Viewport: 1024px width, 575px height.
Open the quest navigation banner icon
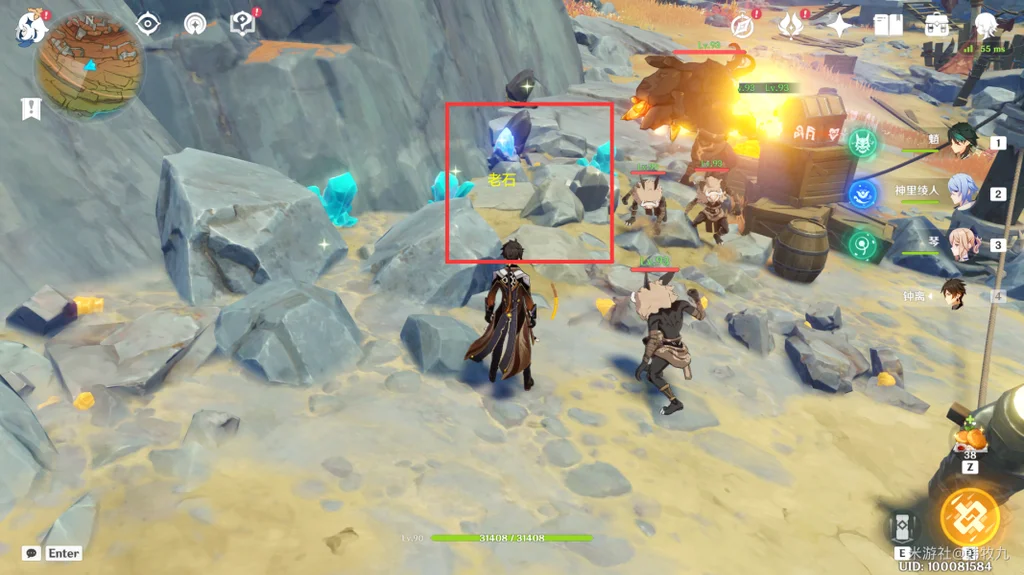pos(30,108)
